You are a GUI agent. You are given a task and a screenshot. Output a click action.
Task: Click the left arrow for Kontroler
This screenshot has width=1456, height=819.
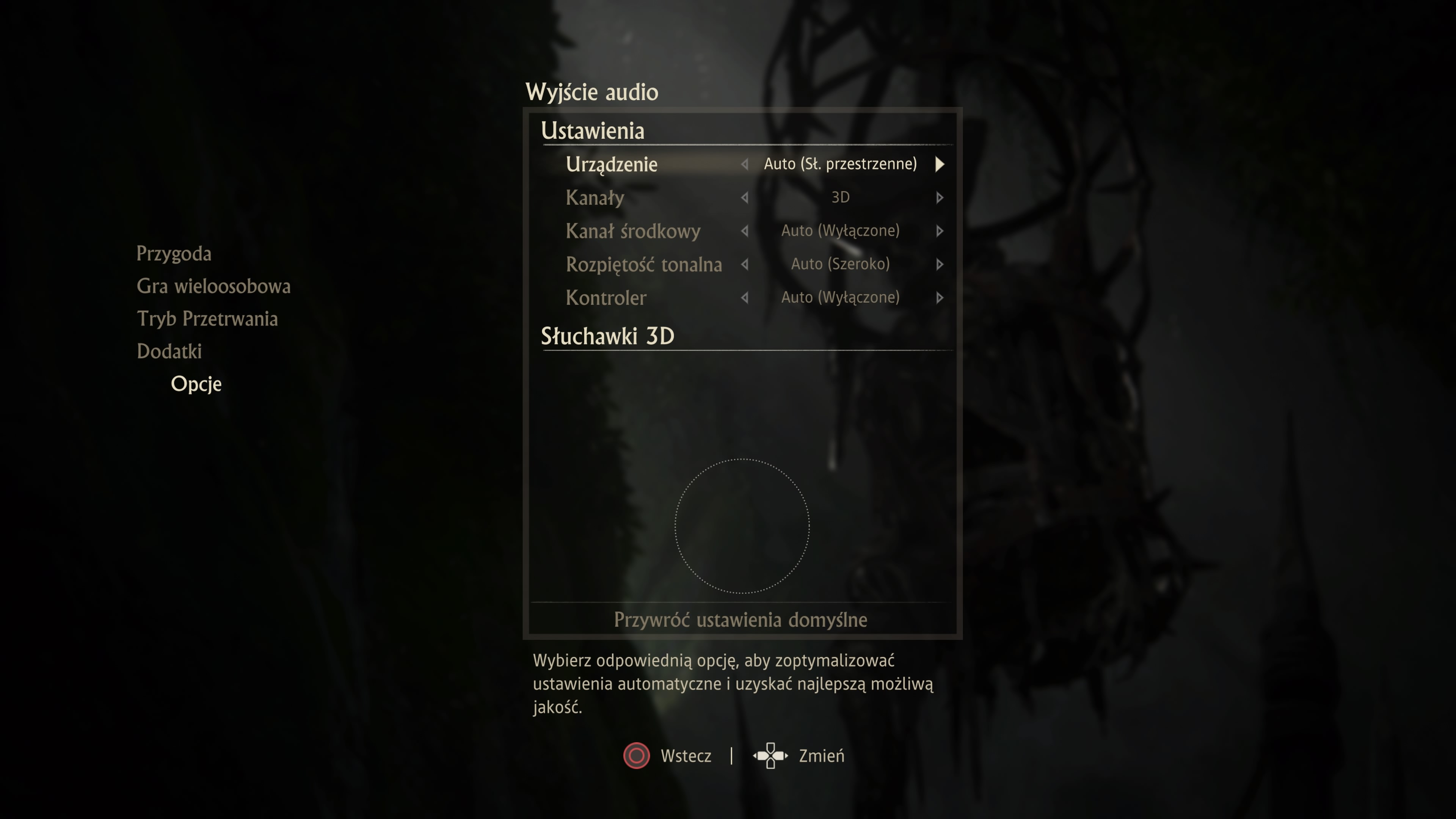coord(744,298)
